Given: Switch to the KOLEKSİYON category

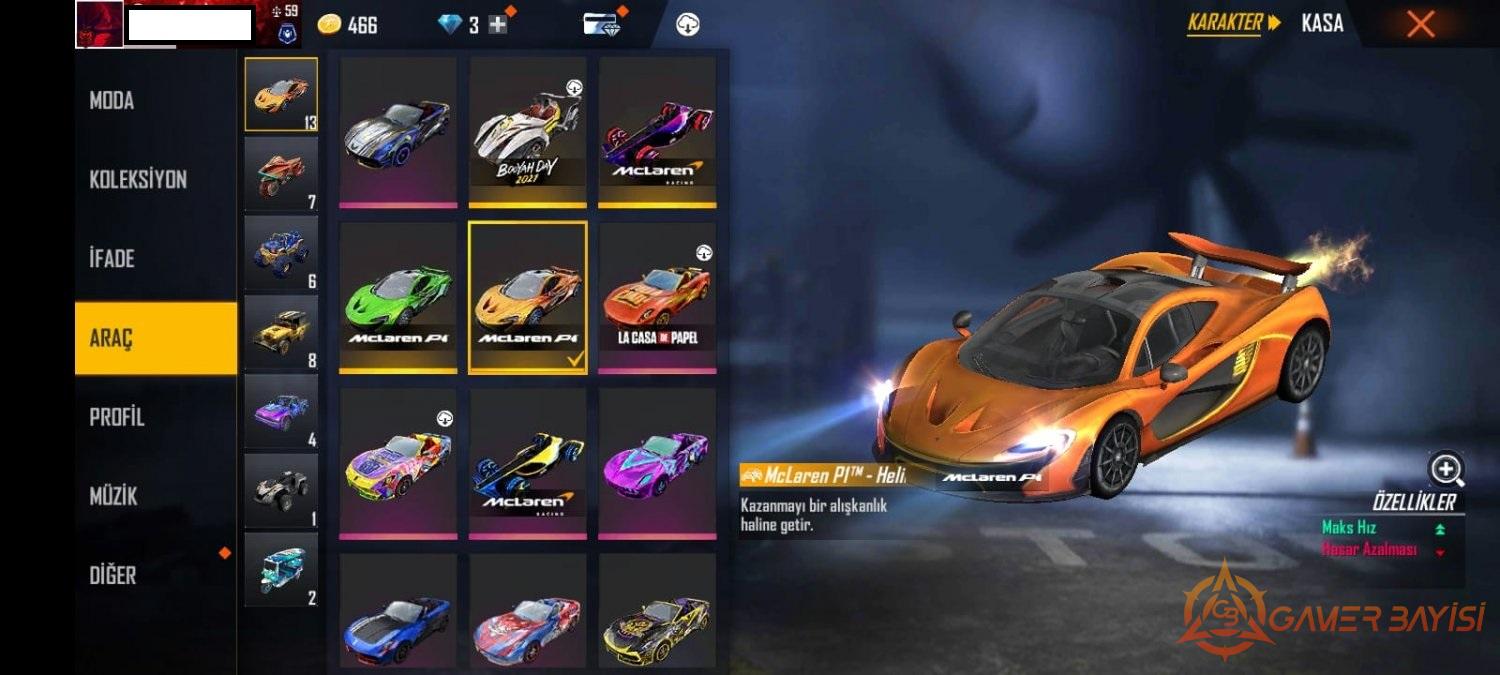Looking at the screenshot, I should pyautogui.click(x=138, y=180).
